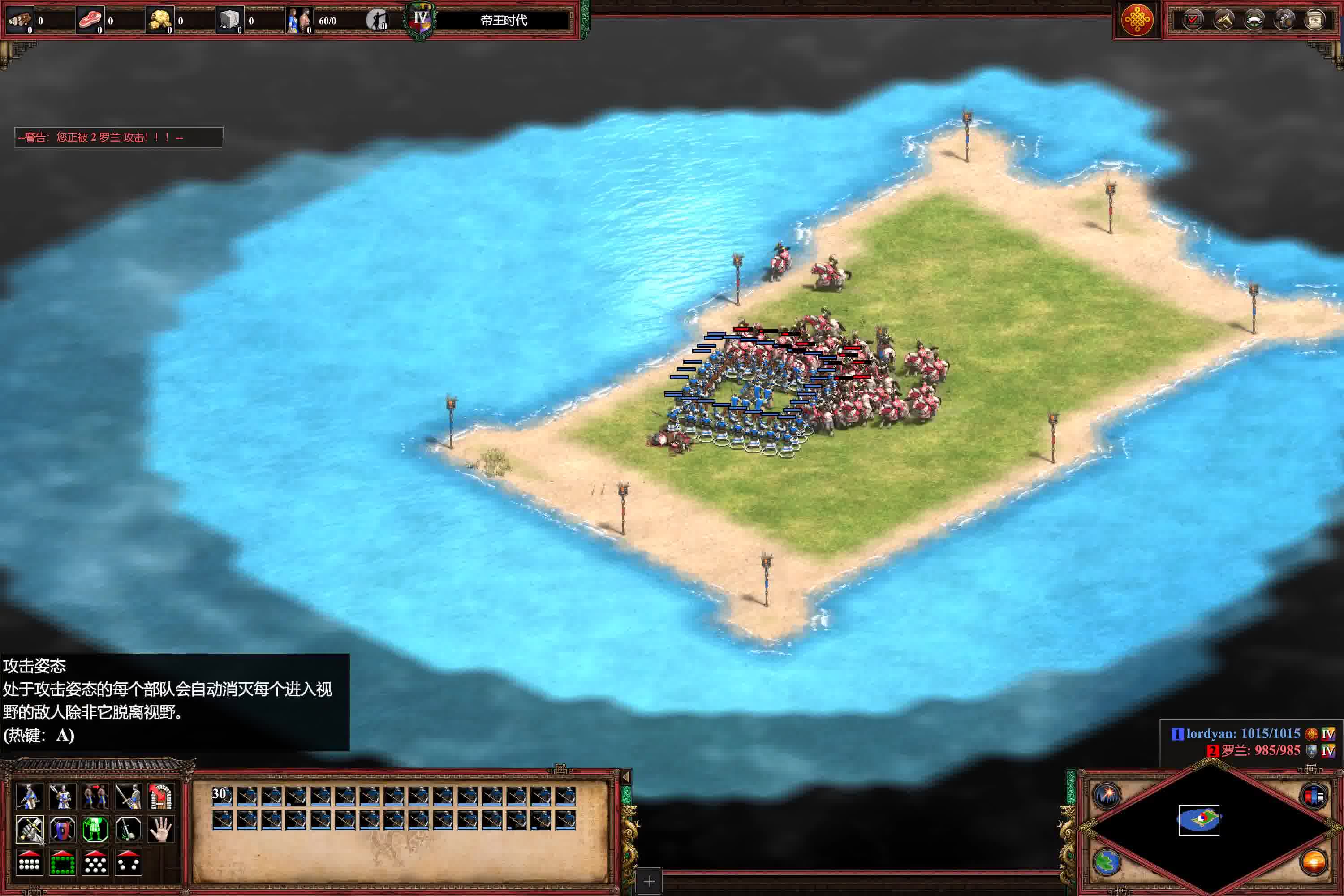Screen dimensions: 1344x896
Task: Open the objectives red checkmark button
Action: [x=1193, y=20]
